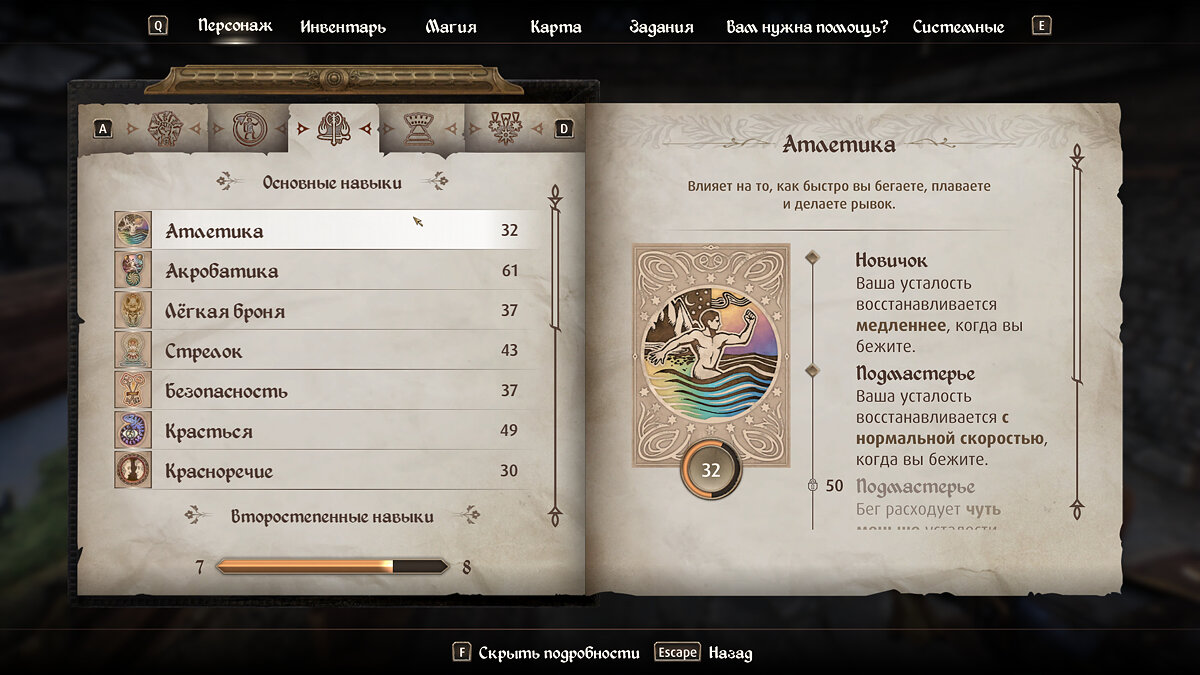The height and width of the screenshot is (675, 1200).
Task: Open the Карта tab
Action: (555, 27)
